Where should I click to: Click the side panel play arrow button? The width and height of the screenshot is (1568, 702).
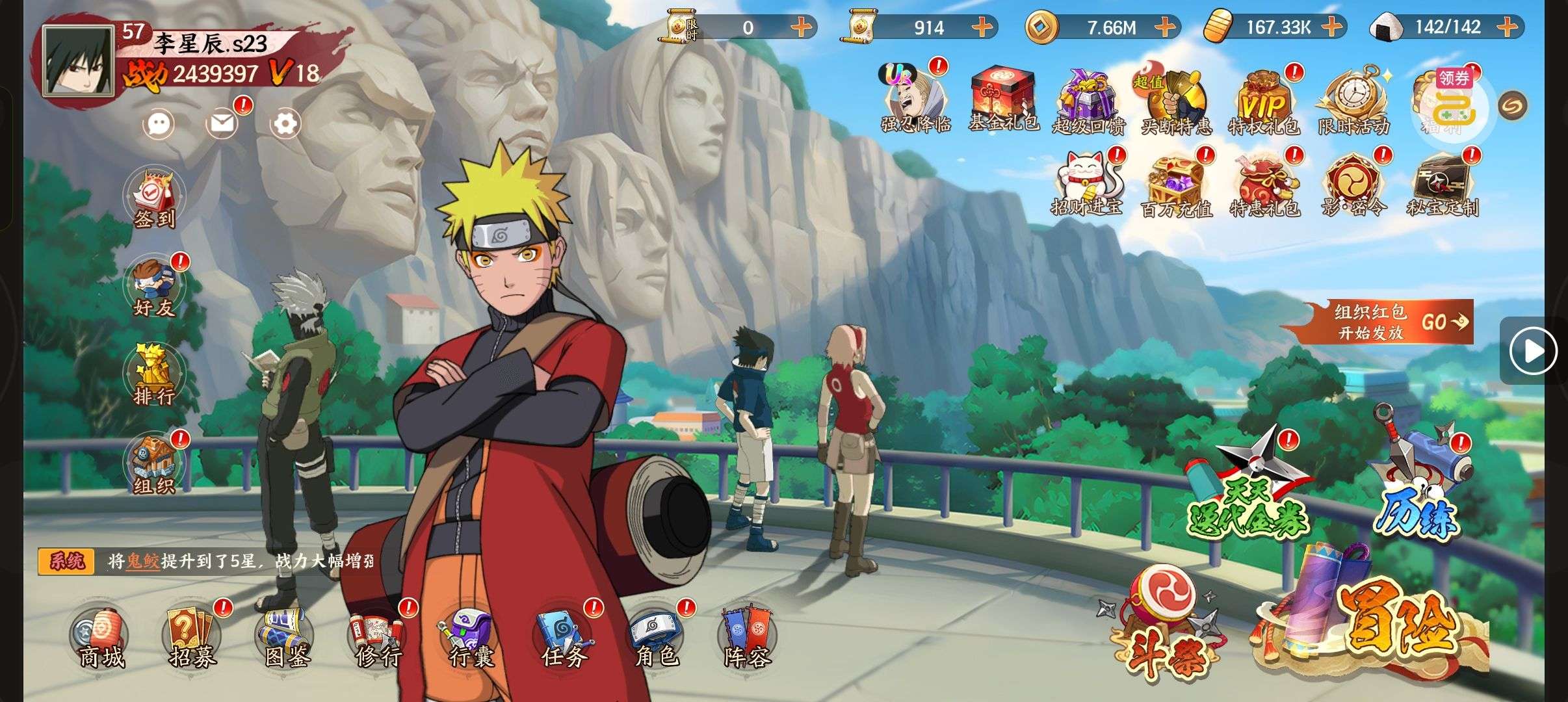[1533, 351]
